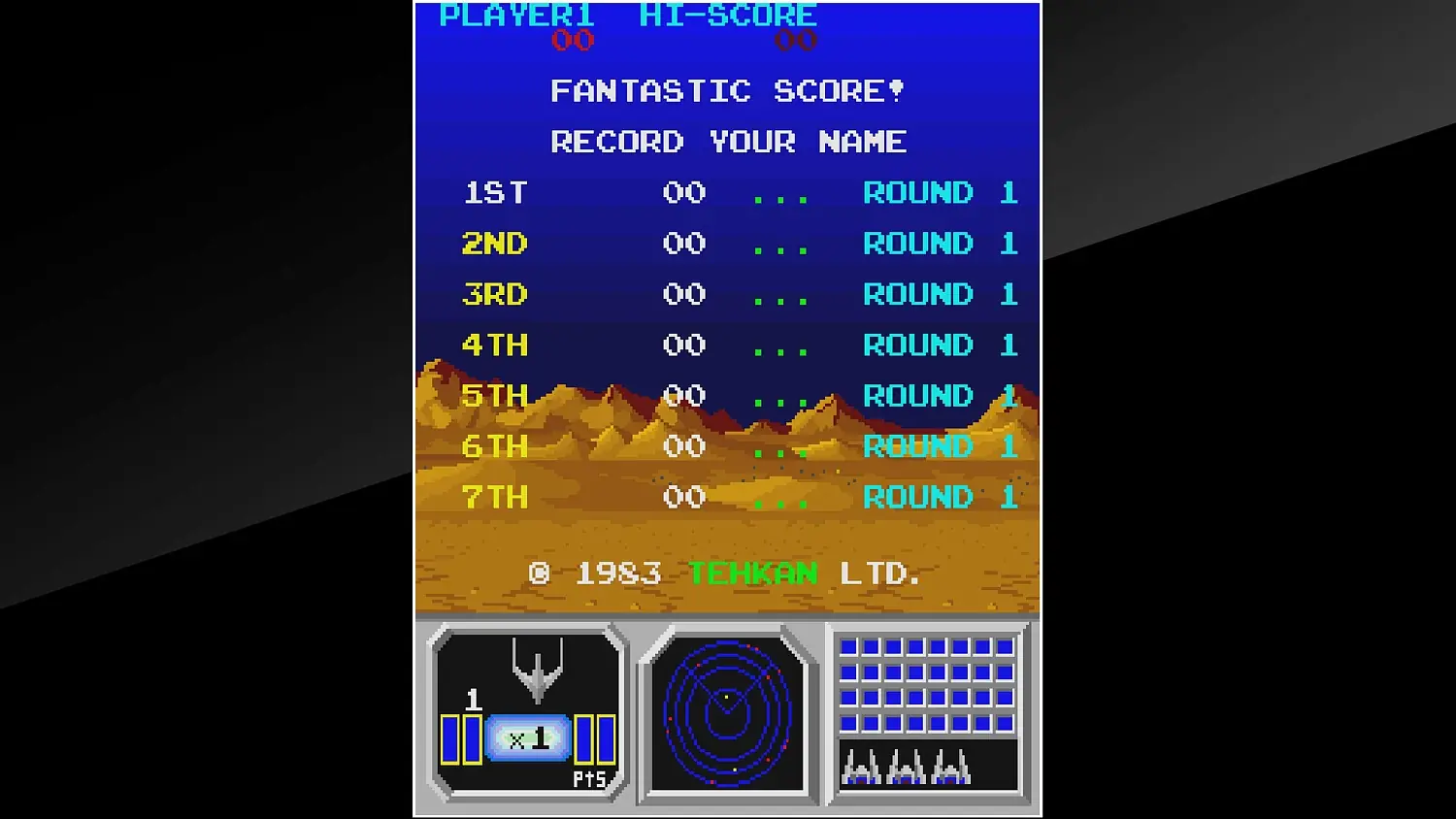Expand the name dots next to 2ND place
The width and height of the screenshot is (1456, 819).
pyautogui.click(x=780, y=244)
